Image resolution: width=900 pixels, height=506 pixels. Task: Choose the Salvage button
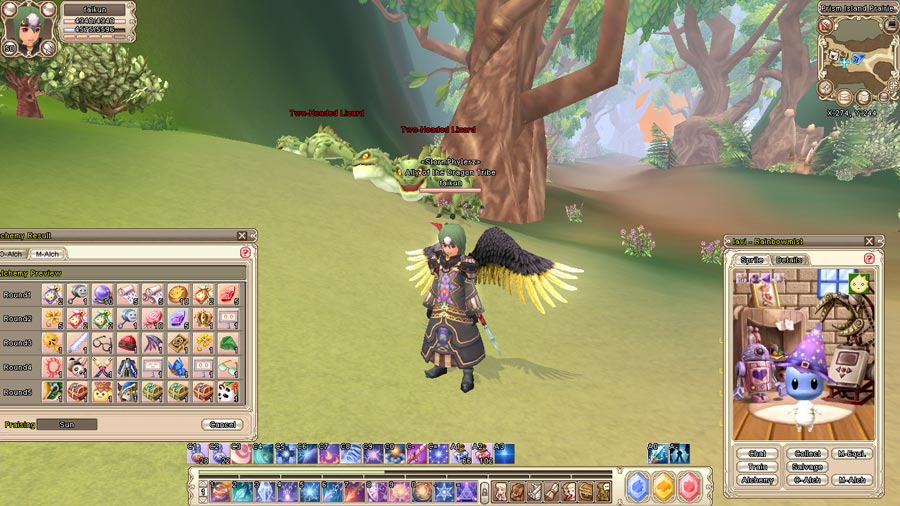[807, 467]
